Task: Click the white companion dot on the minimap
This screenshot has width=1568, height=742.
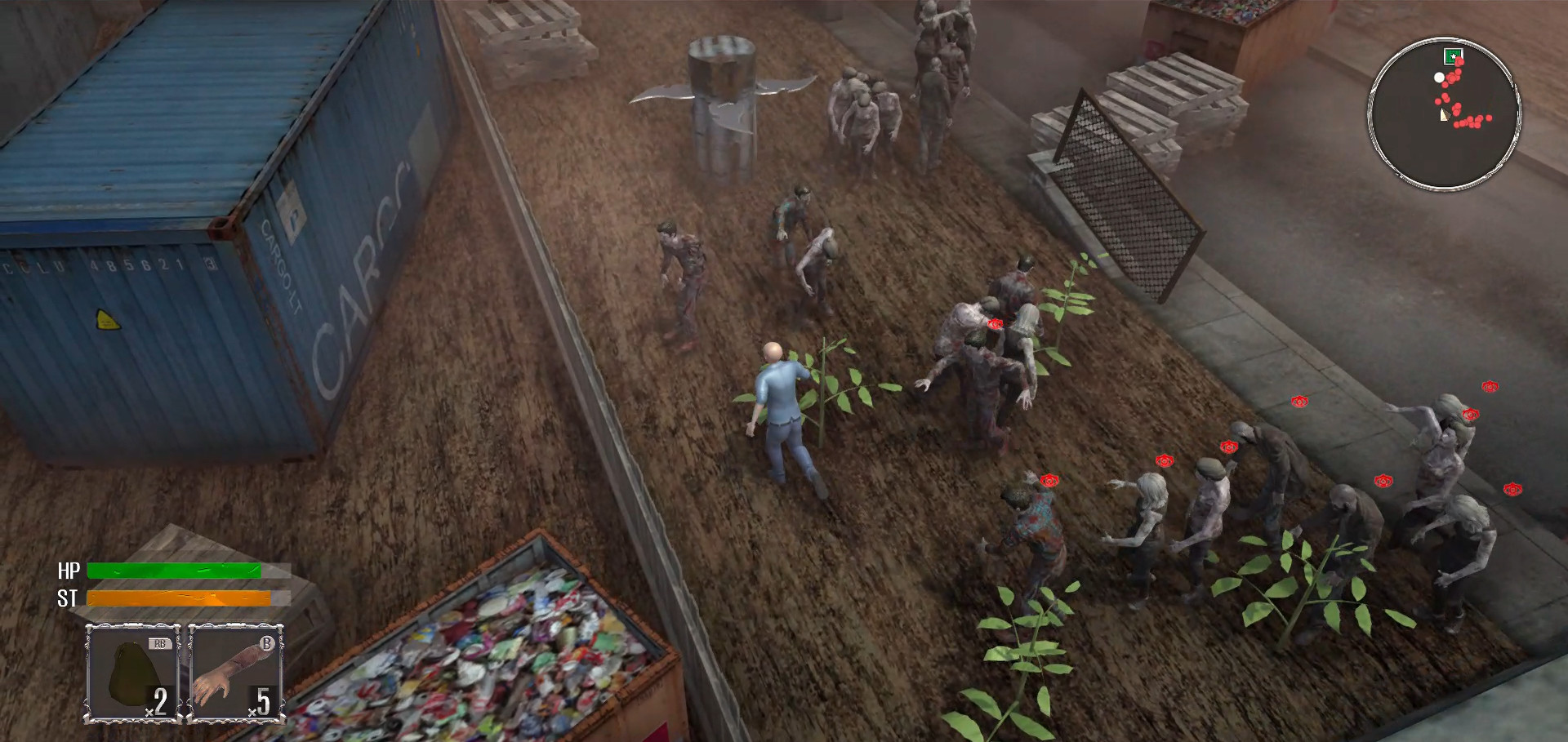Action: 1439,77
